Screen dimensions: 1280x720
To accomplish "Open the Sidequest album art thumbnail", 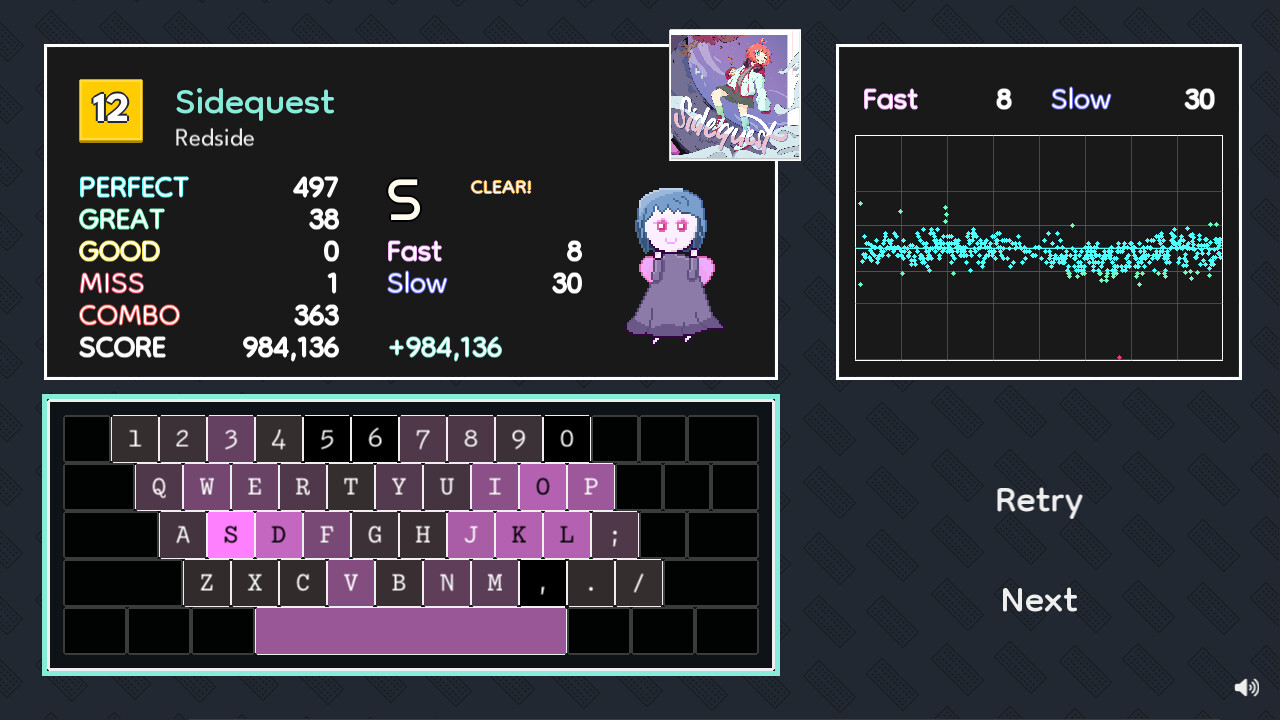I will point(734,95).
